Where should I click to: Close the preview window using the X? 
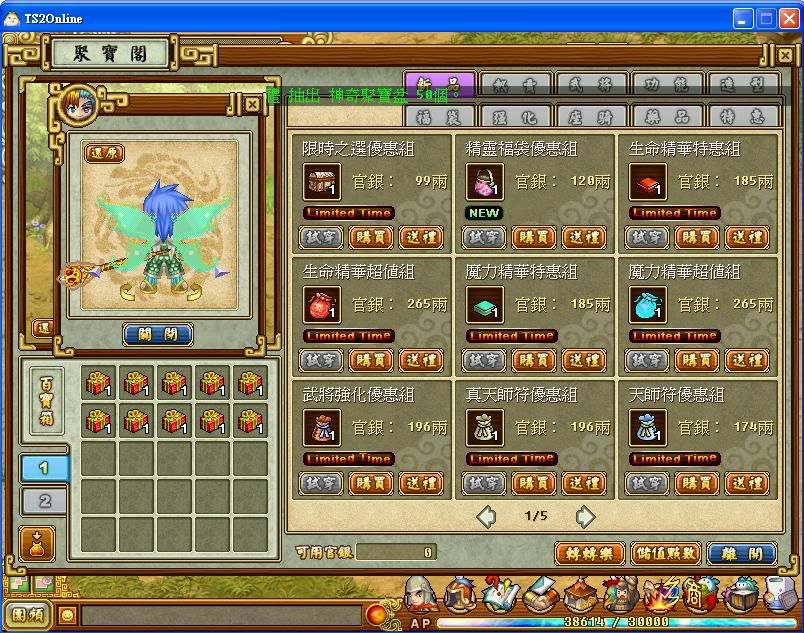pyautogui.click(x=253, y=103)
